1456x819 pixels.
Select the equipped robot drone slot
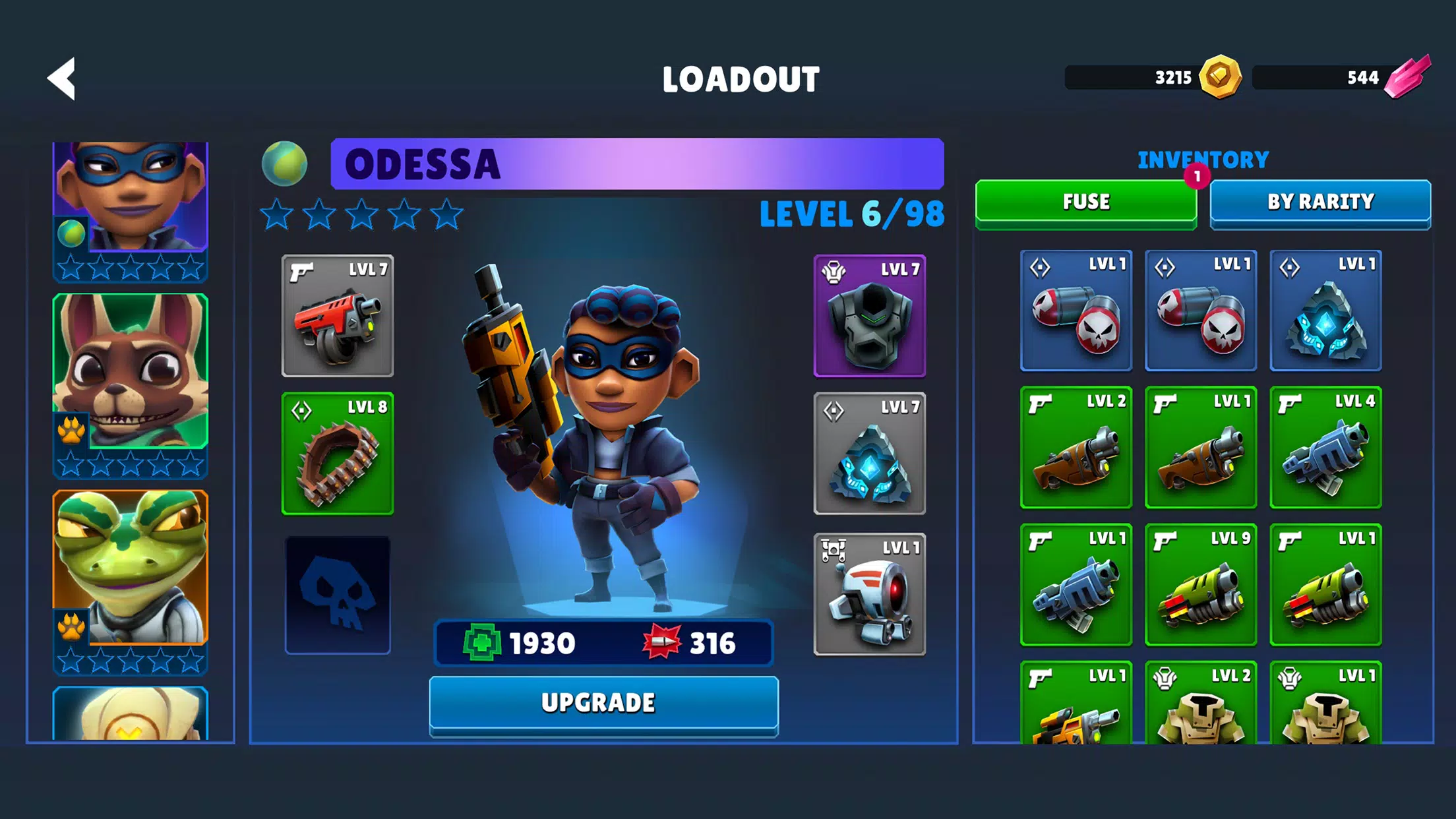click(x=869, y=595)
